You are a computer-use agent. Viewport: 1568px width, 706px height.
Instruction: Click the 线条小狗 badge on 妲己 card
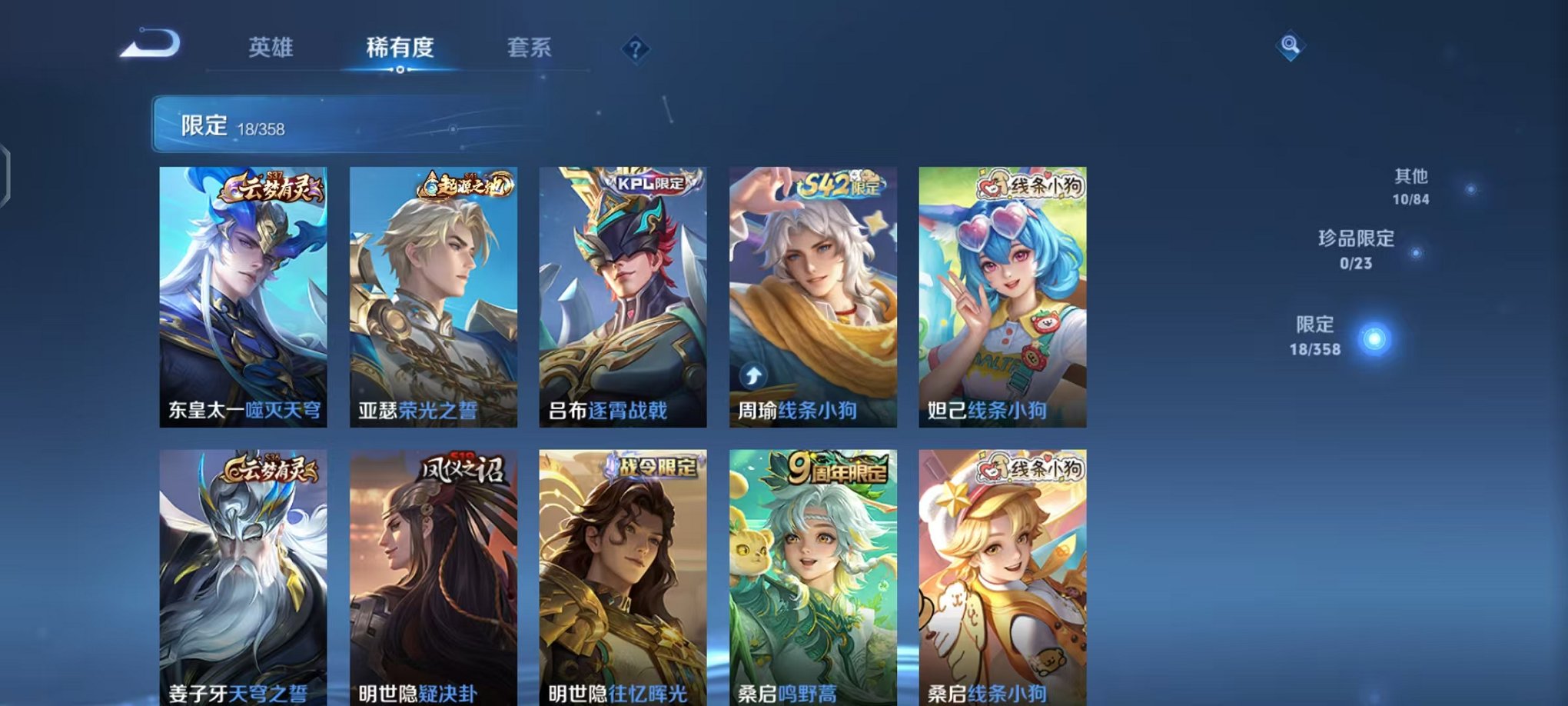click(1033, 185)
